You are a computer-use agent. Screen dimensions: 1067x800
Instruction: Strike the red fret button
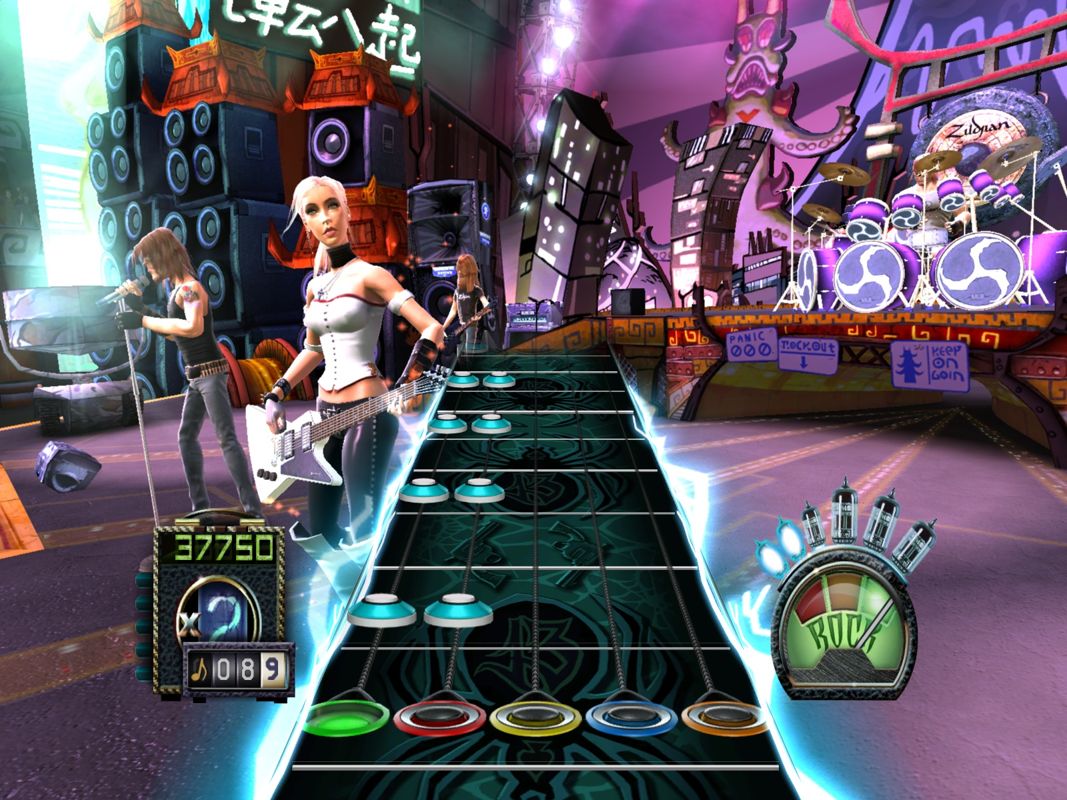440,718
